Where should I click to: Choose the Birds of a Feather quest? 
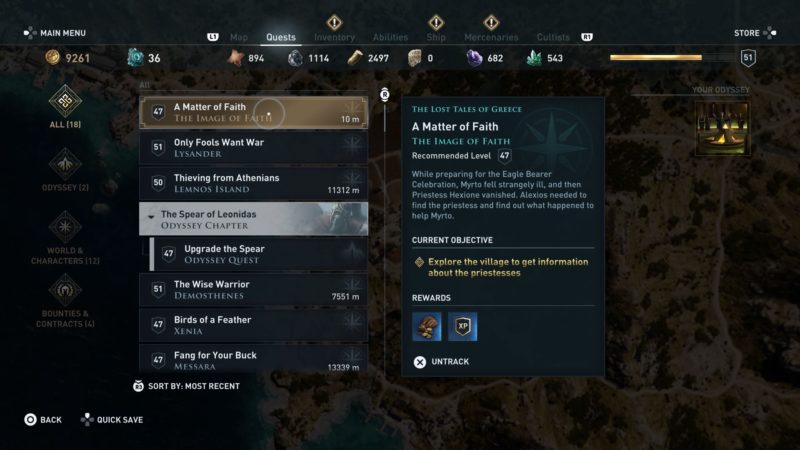[253, 325]
